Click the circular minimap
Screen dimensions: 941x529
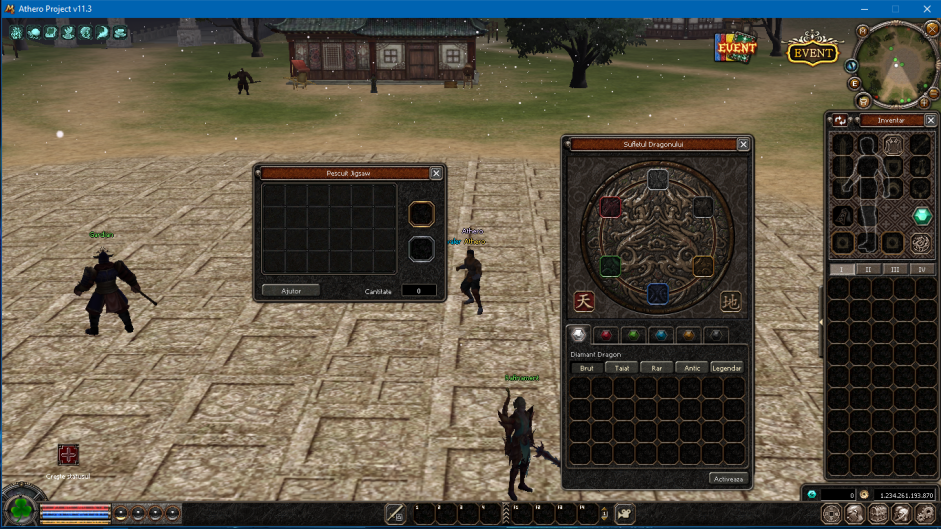click(x=895, y=64)
